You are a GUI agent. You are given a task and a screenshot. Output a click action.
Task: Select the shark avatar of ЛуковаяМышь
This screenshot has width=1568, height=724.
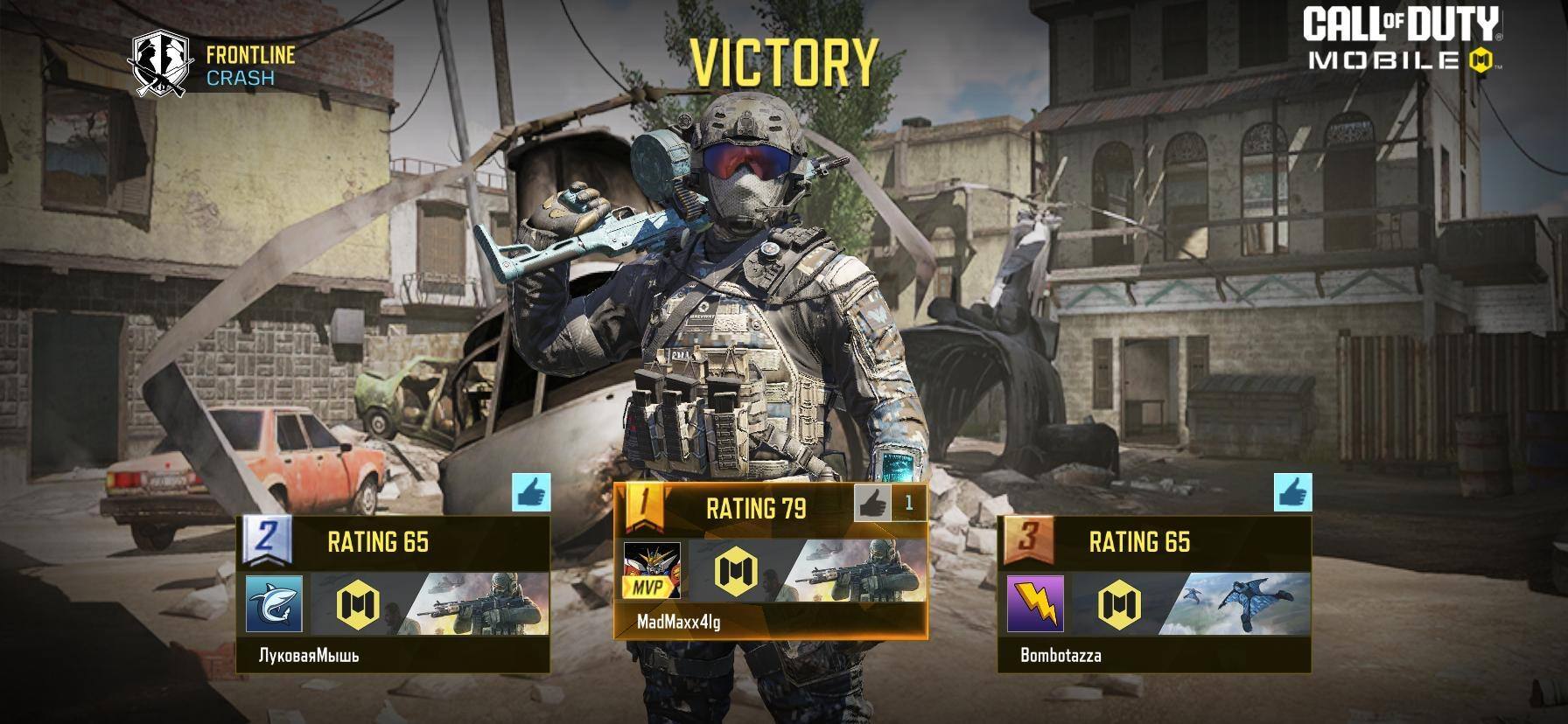(x=274, y=603)
